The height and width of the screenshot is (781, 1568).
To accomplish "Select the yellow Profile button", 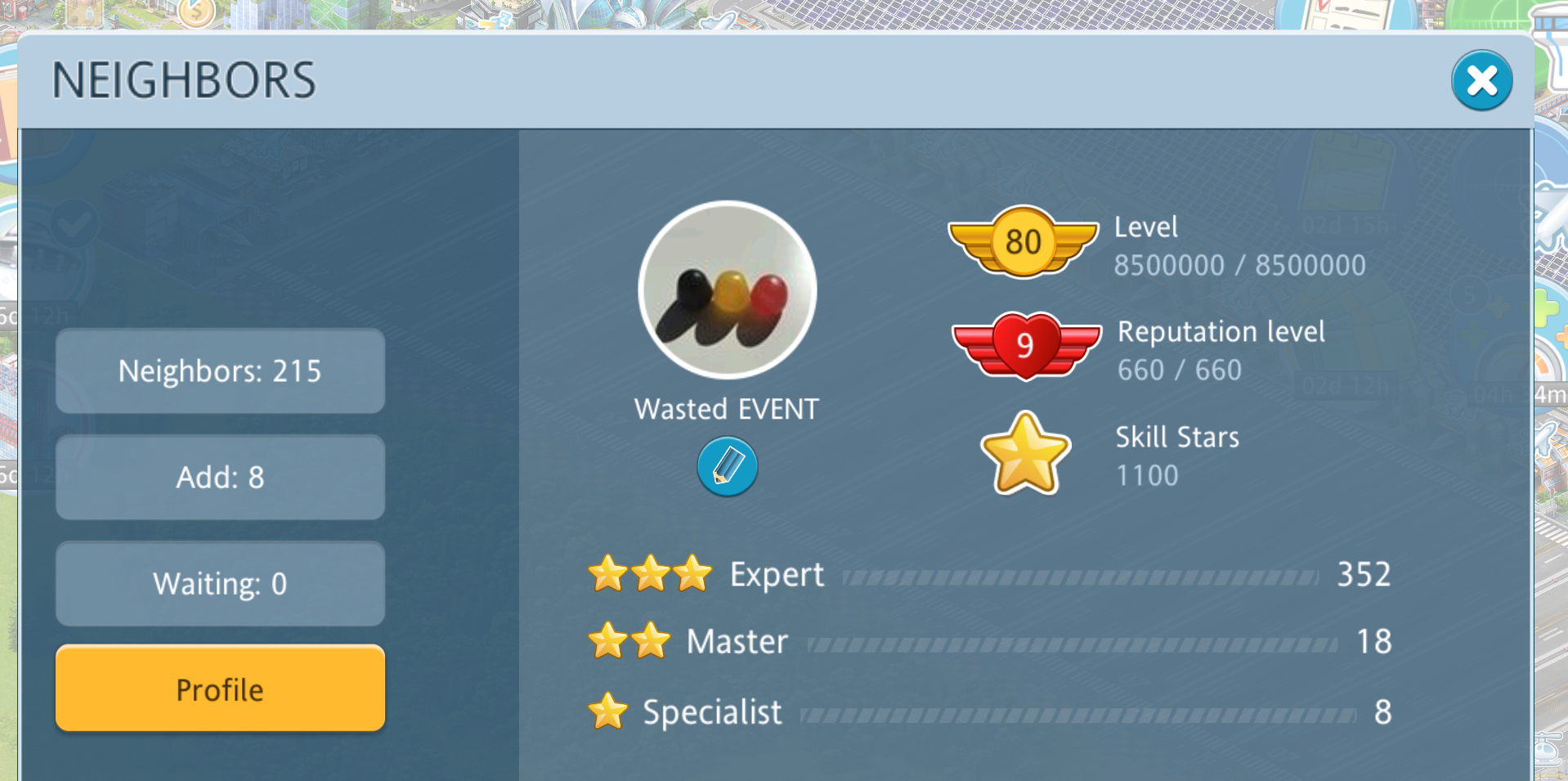I will pyautogui.click(x=220, y=689).
